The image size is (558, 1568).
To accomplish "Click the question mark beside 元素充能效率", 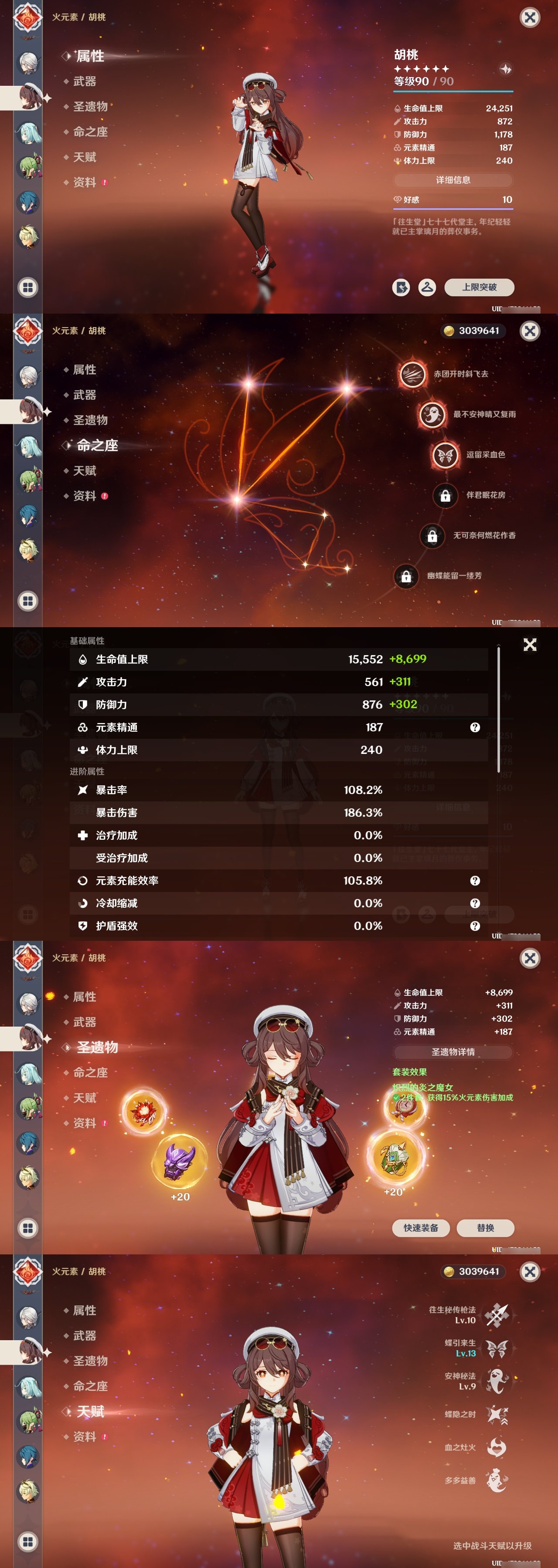I will coord(474,881).
